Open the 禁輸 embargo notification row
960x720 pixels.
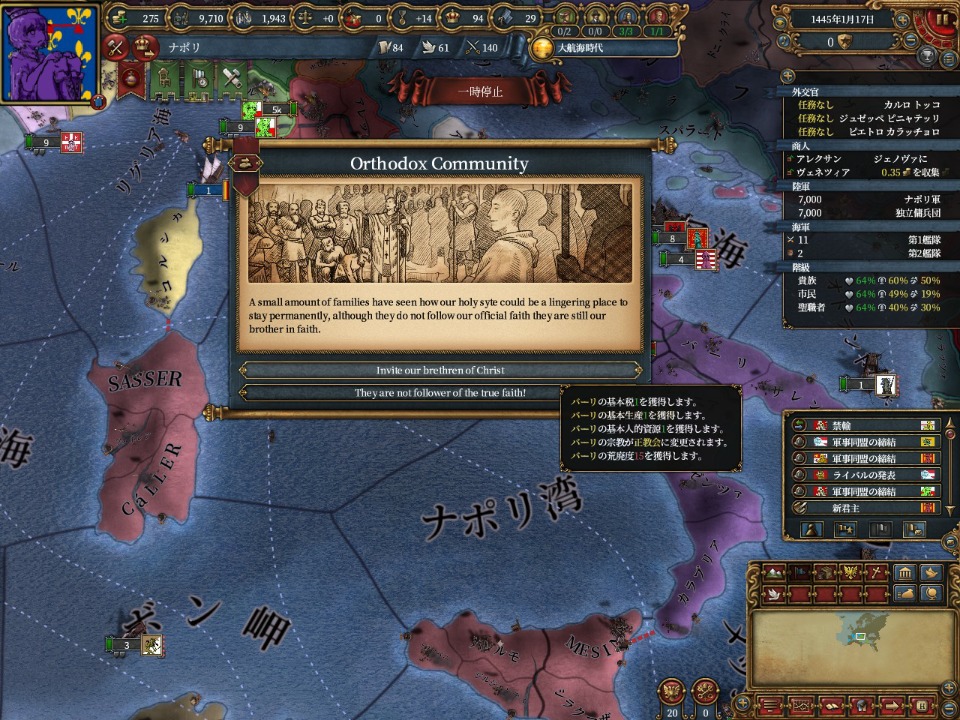866,426
